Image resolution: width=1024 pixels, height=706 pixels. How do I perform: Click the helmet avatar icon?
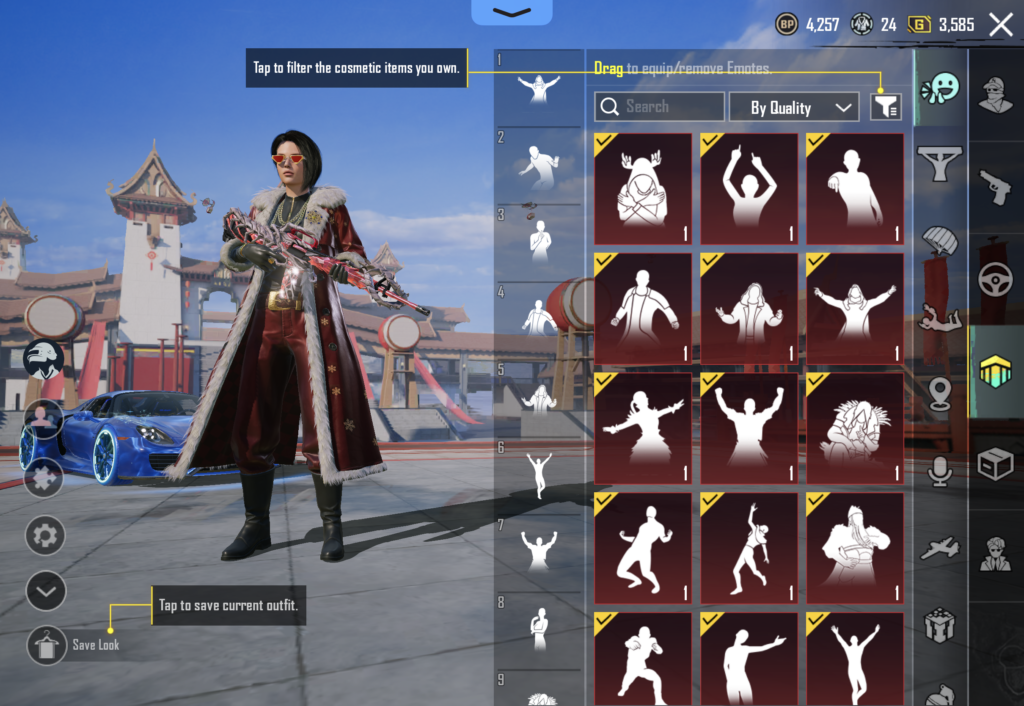44,359
